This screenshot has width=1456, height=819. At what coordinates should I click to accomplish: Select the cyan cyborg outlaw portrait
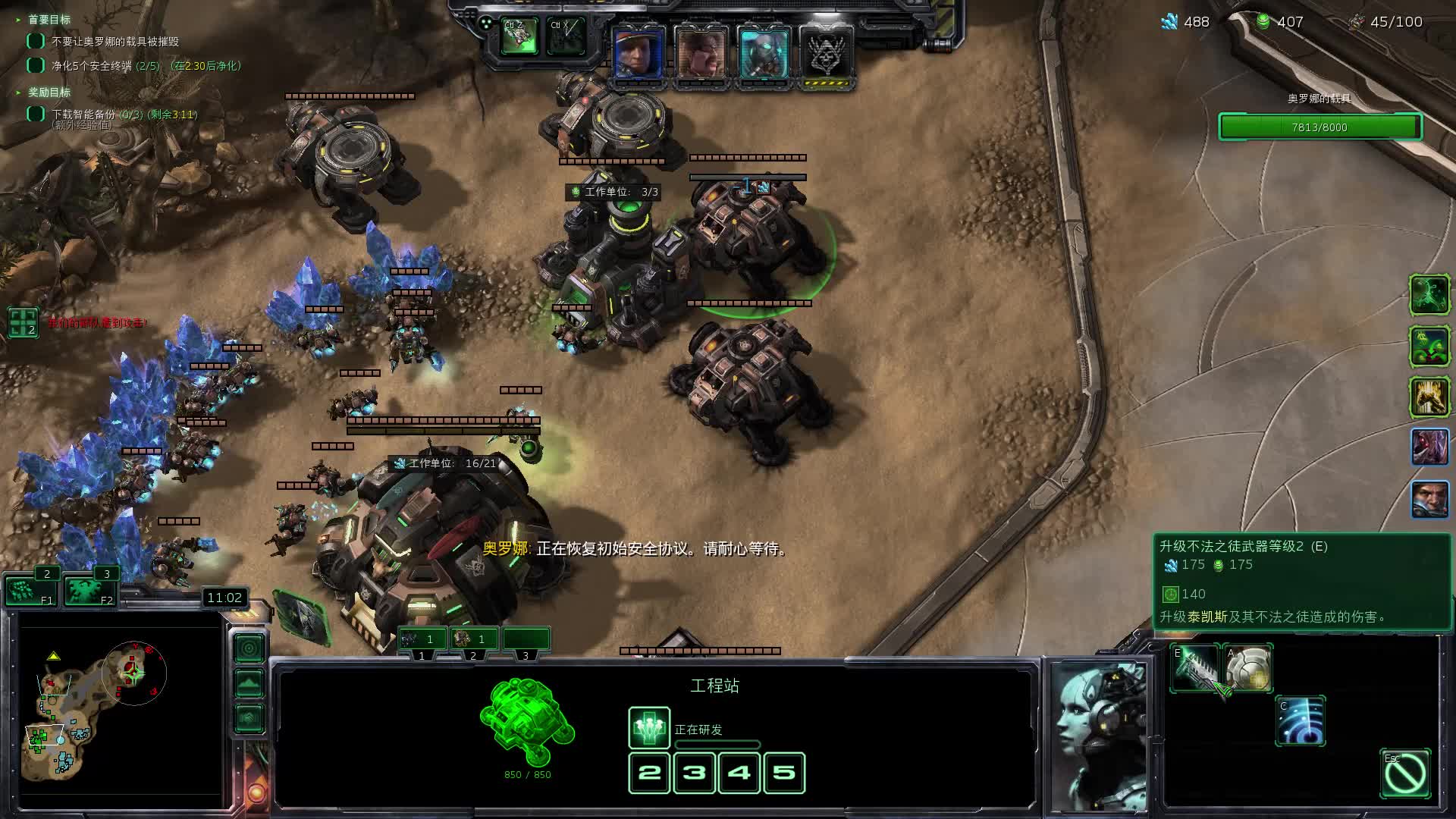764,53
